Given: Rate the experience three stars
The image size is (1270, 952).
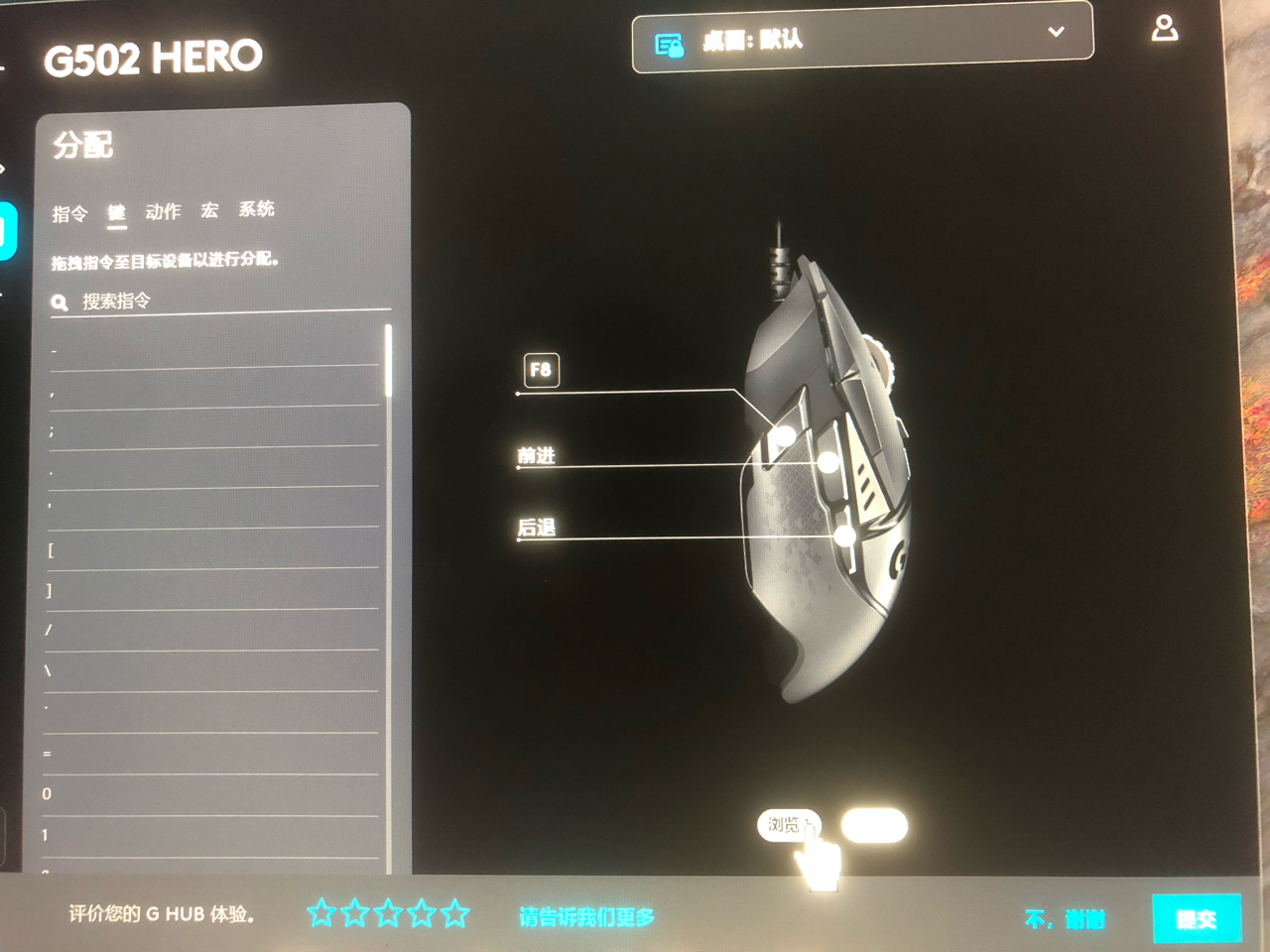Looking at the screenshot, I should click(390, 913).
